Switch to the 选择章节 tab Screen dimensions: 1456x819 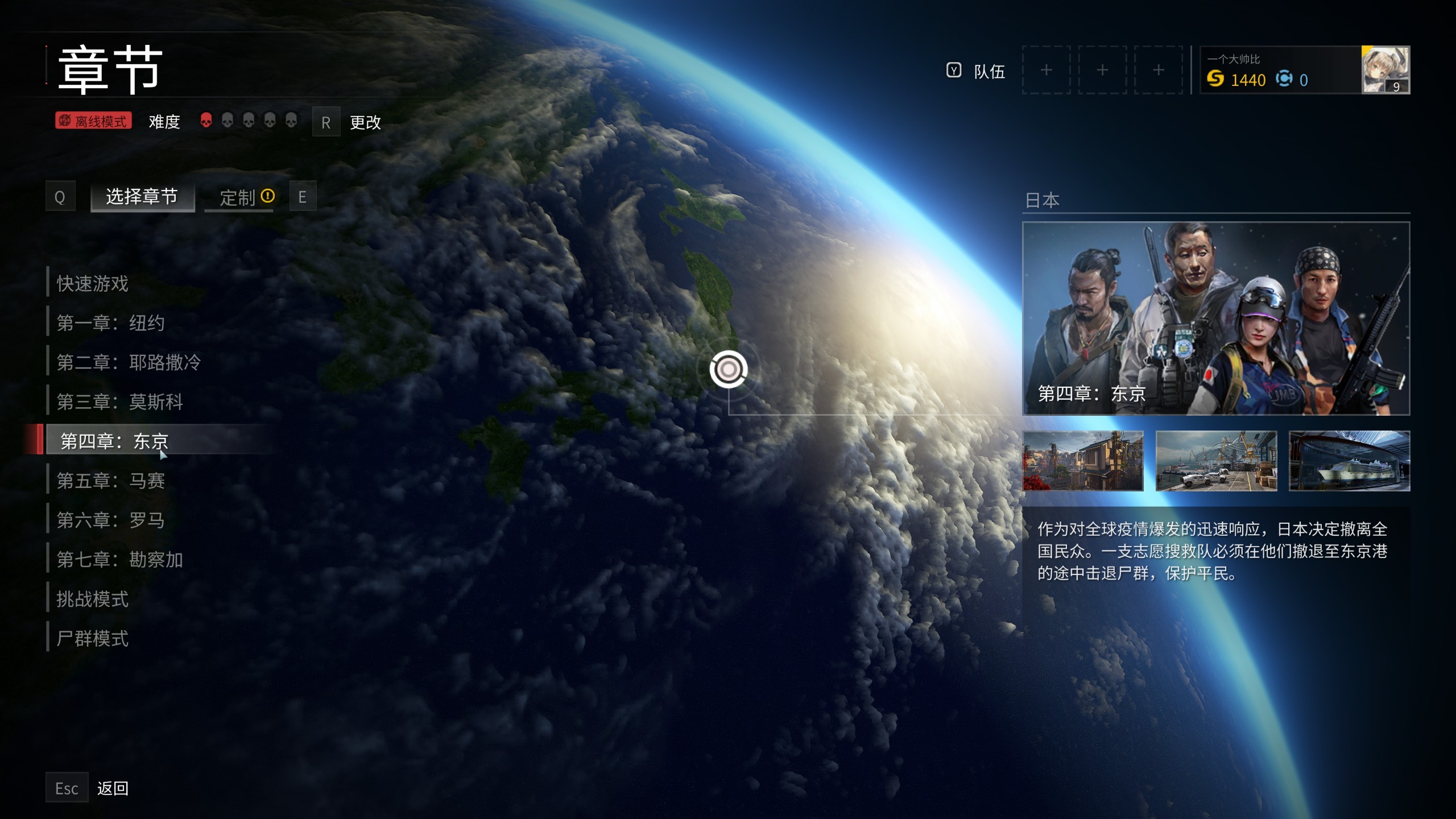coord(142,197)
